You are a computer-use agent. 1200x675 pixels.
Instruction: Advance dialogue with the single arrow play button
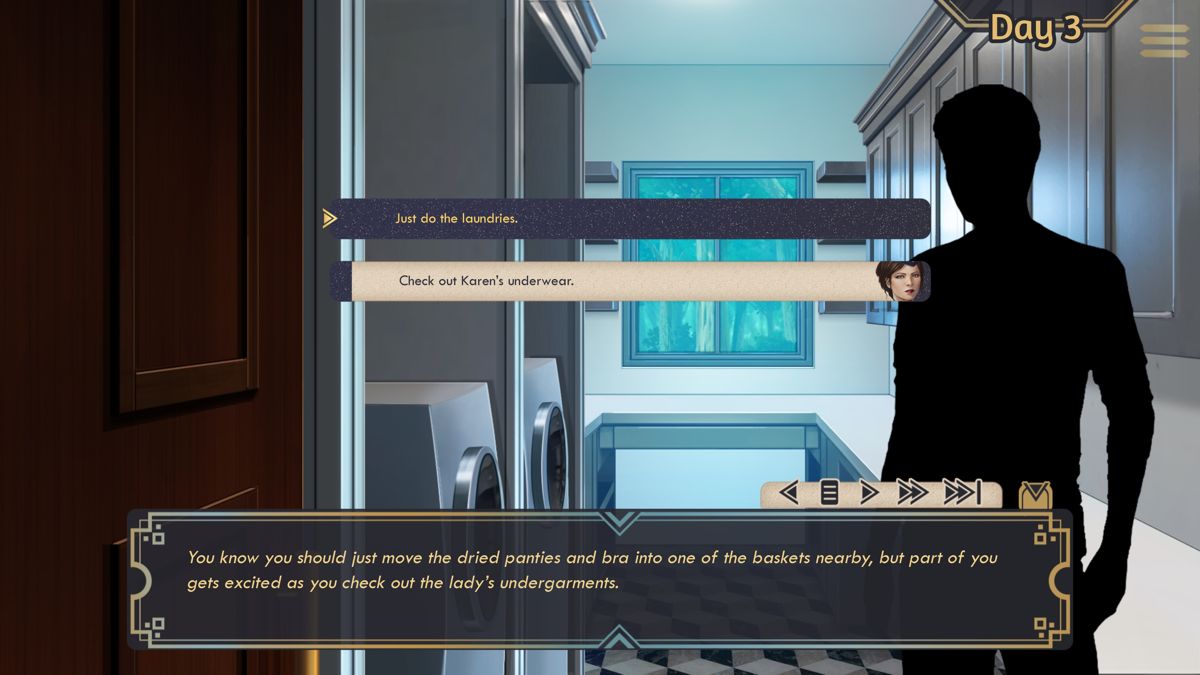(869, 493)
